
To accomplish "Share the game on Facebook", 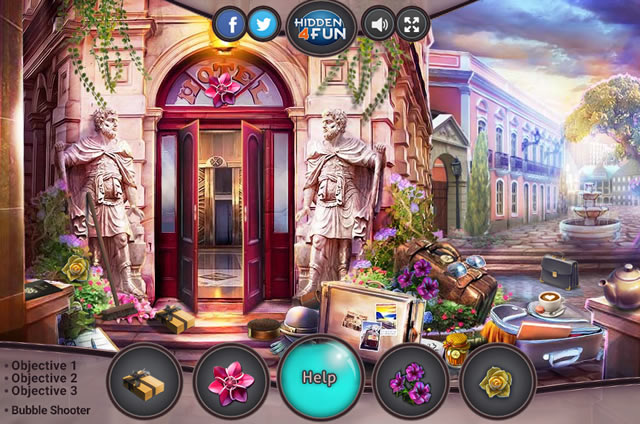I will point(230,24).
